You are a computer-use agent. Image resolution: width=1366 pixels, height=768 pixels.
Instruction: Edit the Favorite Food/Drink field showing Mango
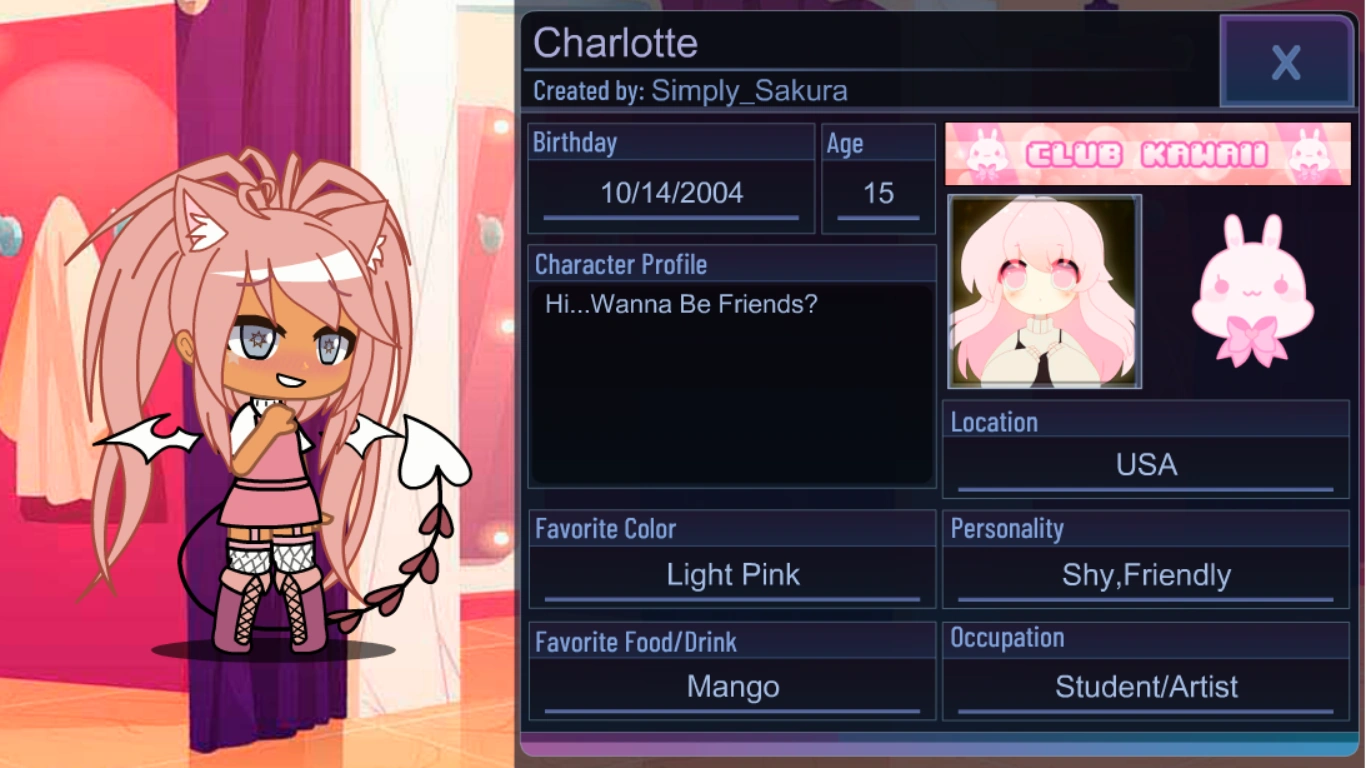point(732,687)
